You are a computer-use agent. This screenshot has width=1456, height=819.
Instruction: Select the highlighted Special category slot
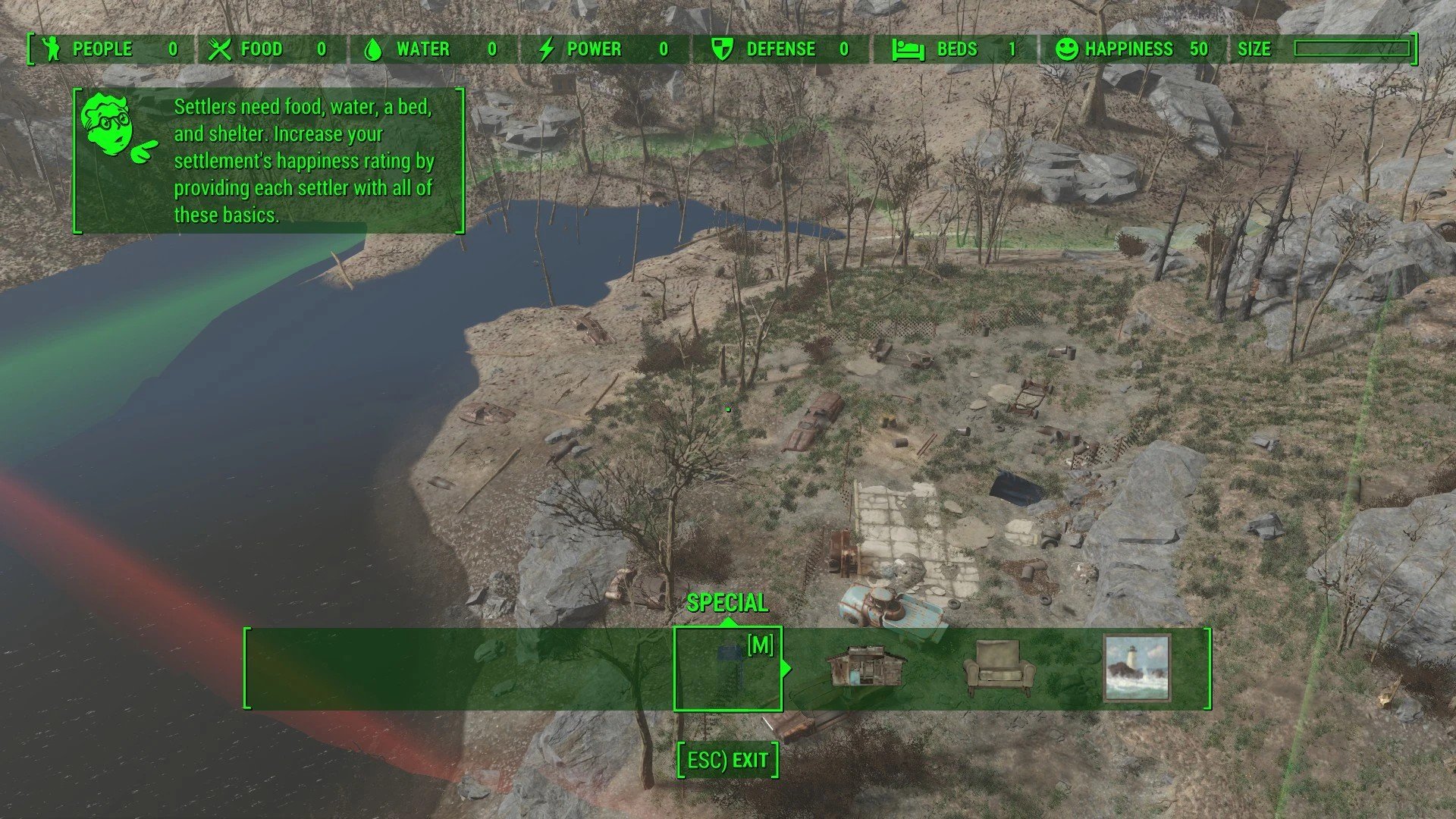pyautogui.click(x=727, y=668)
